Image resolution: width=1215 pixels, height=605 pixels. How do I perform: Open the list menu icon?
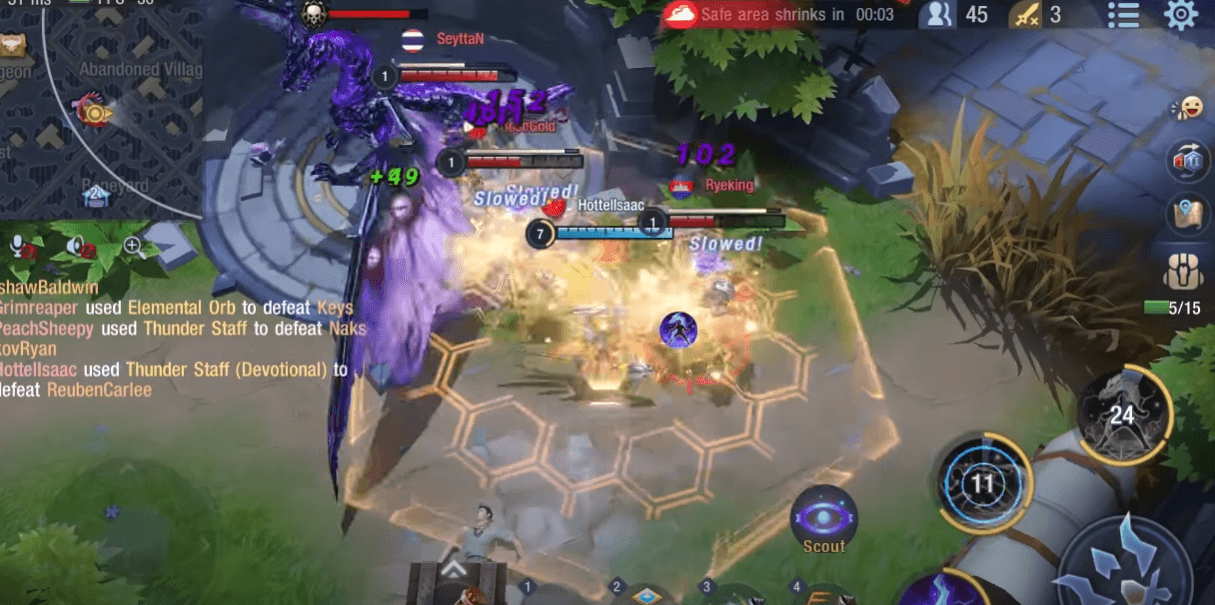(1123, 15)
